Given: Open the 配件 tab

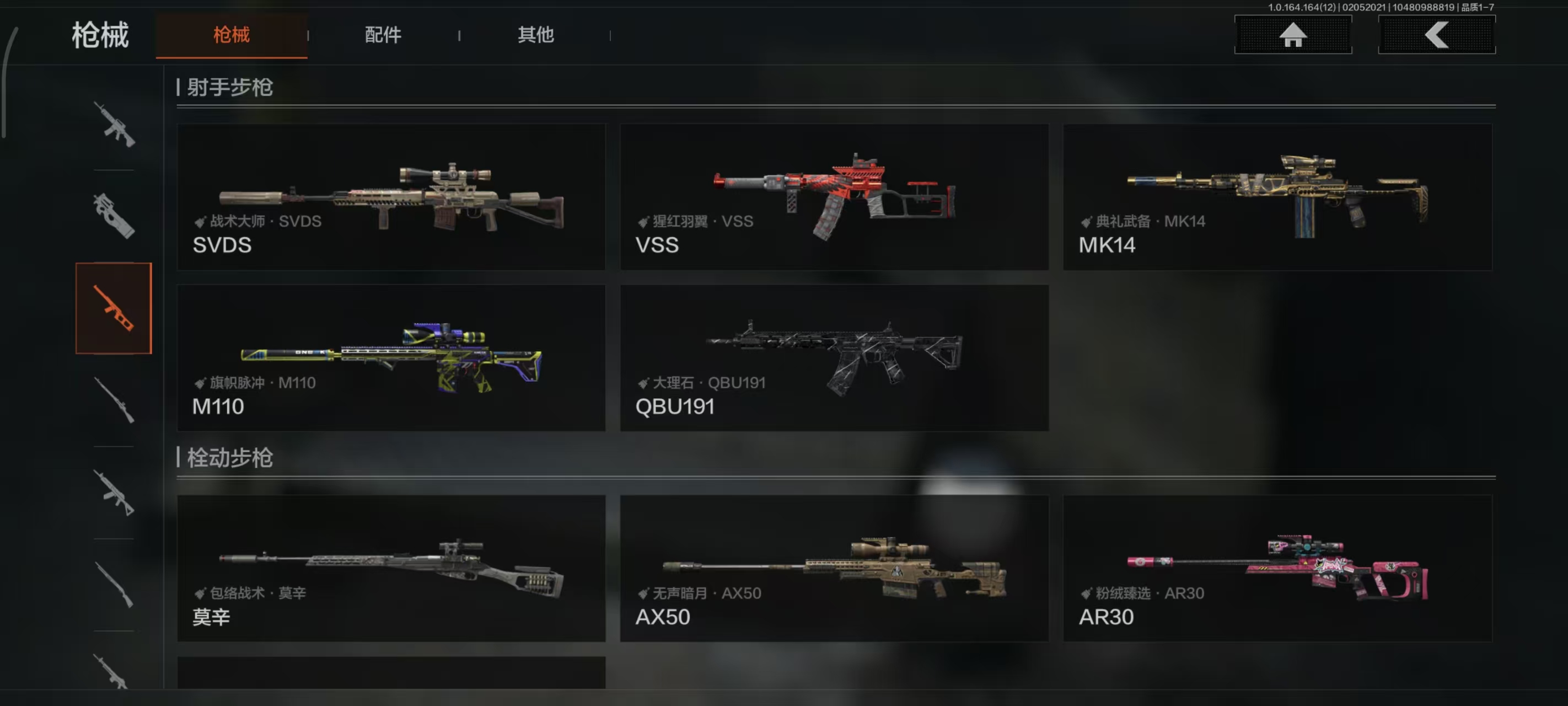Looking at the screenshot, I should 383,35.
